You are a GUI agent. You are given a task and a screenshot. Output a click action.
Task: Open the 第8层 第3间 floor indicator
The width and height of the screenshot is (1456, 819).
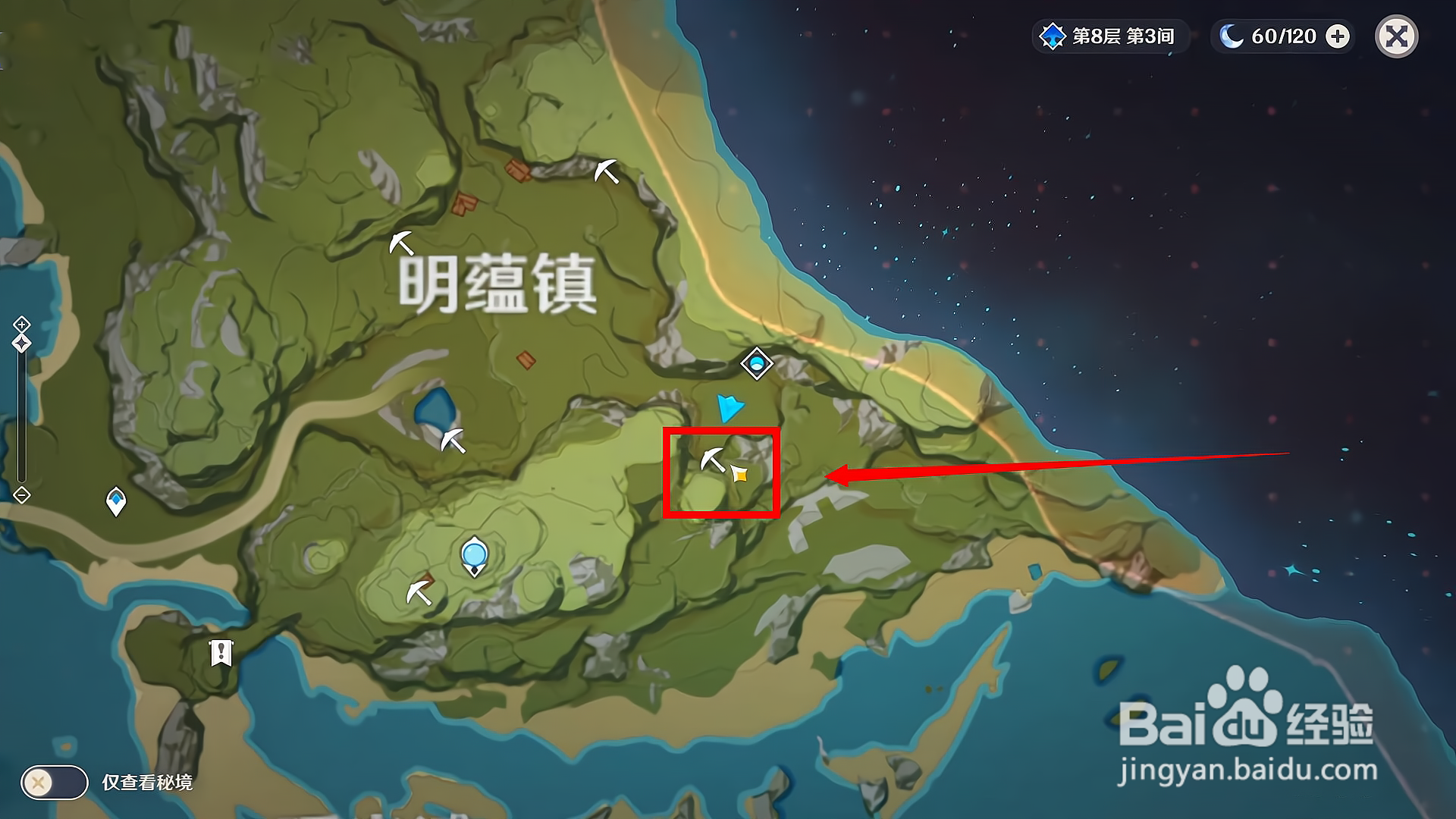point(1122,35)
